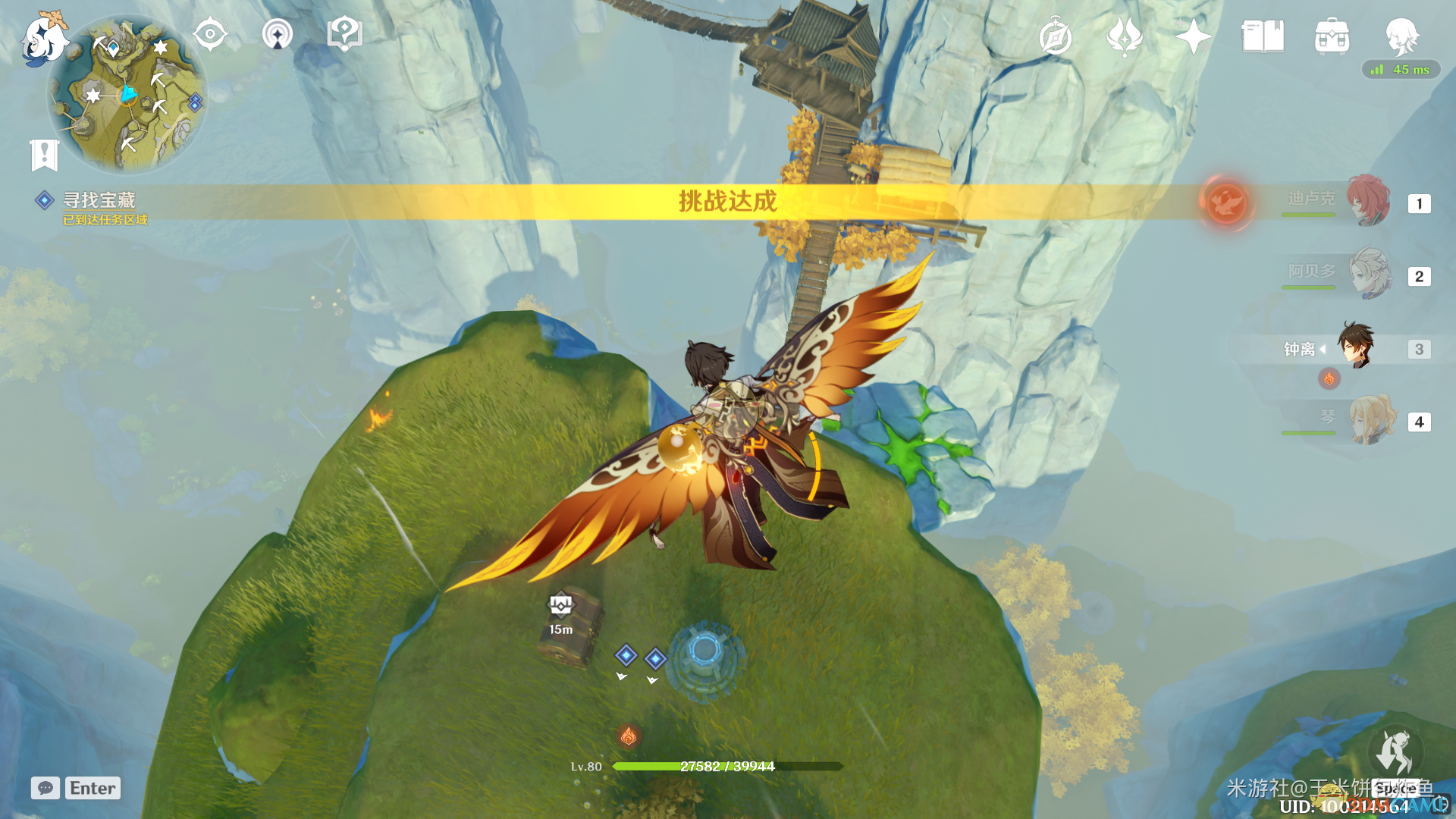Open the tutorial question-mark icon

[344, 34]
